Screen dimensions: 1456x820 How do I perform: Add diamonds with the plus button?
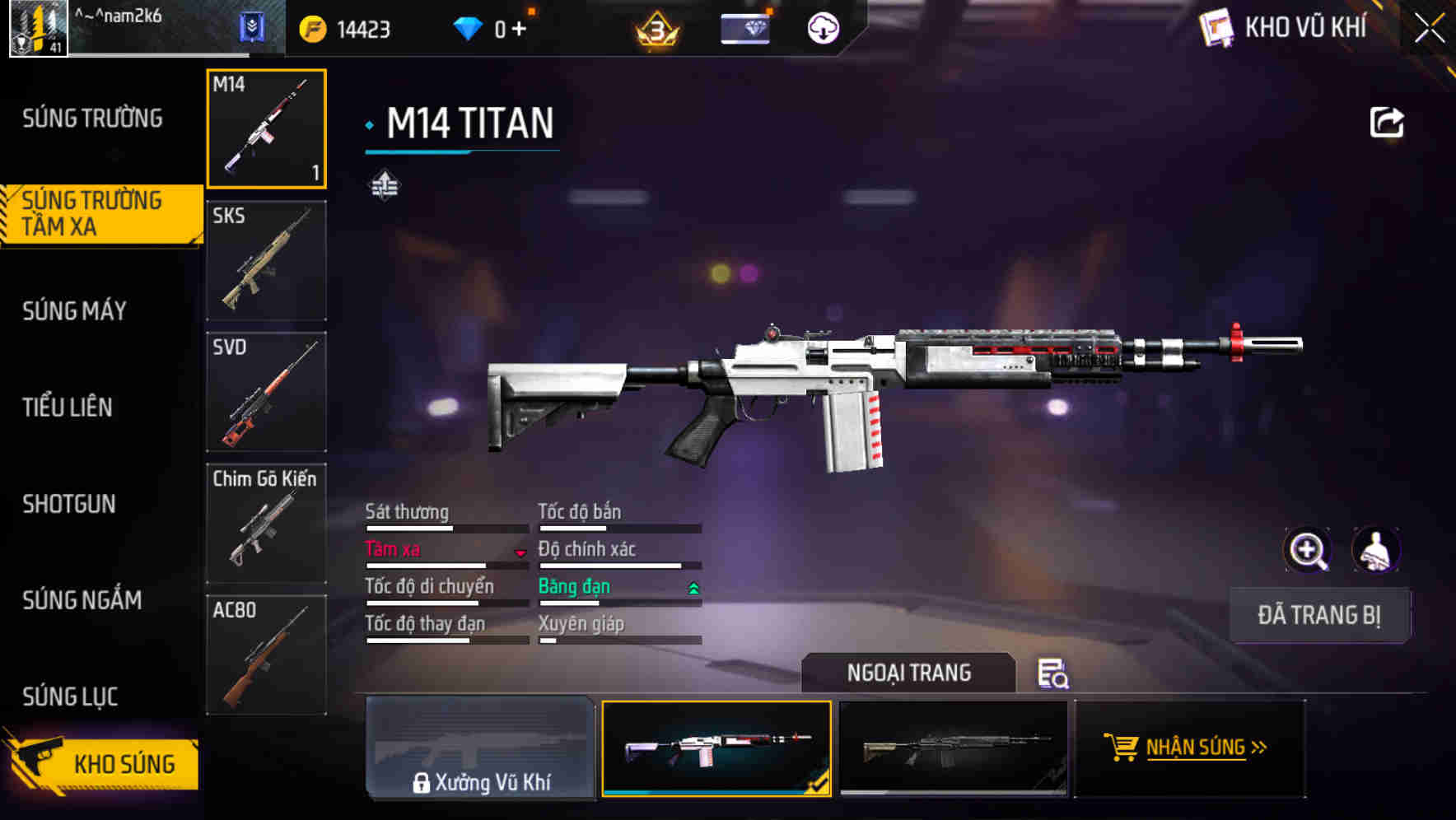click(x=519, y=29)
